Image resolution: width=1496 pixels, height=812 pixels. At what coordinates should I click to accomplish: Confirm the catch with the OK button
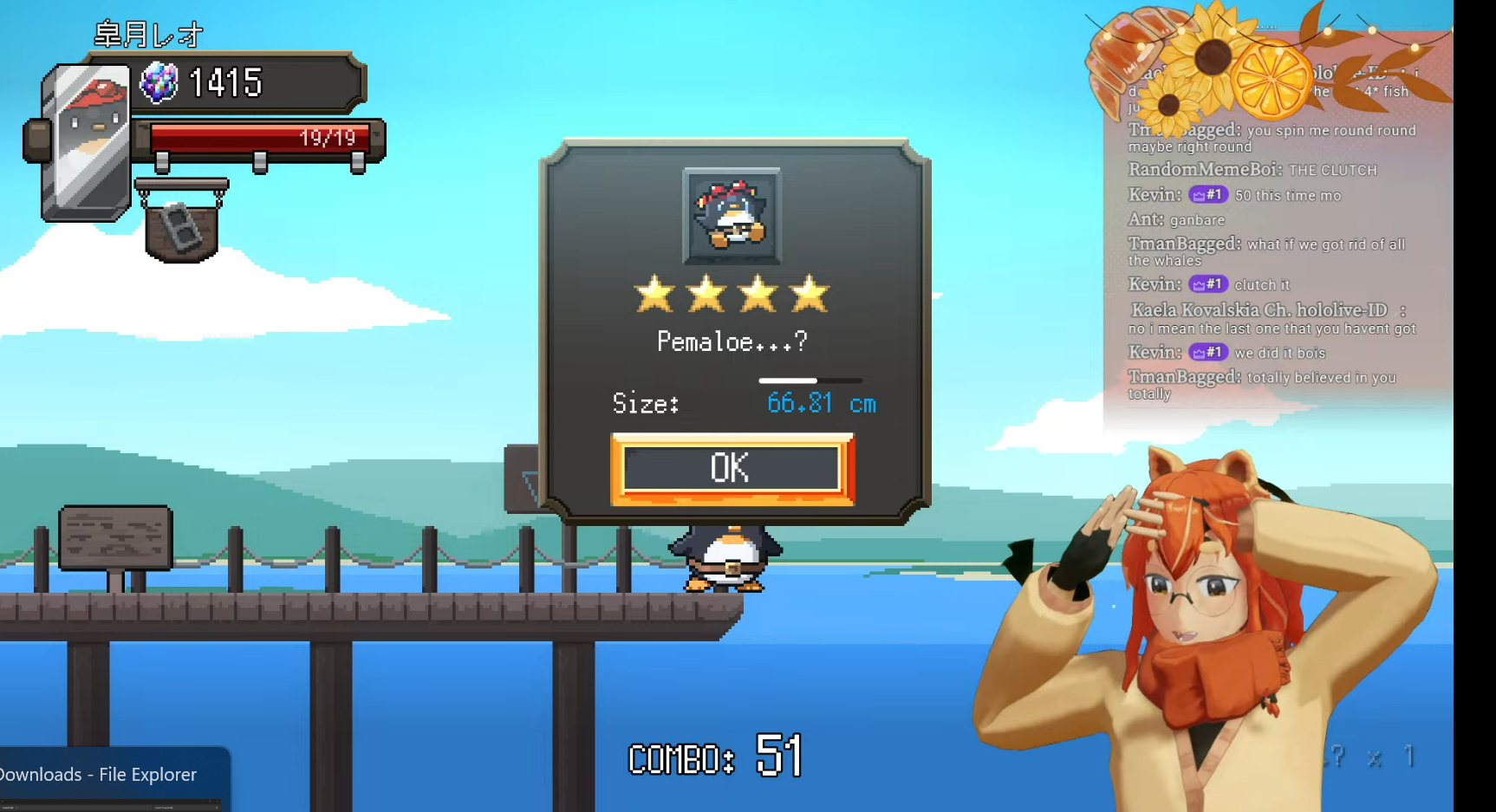point(732,469)
